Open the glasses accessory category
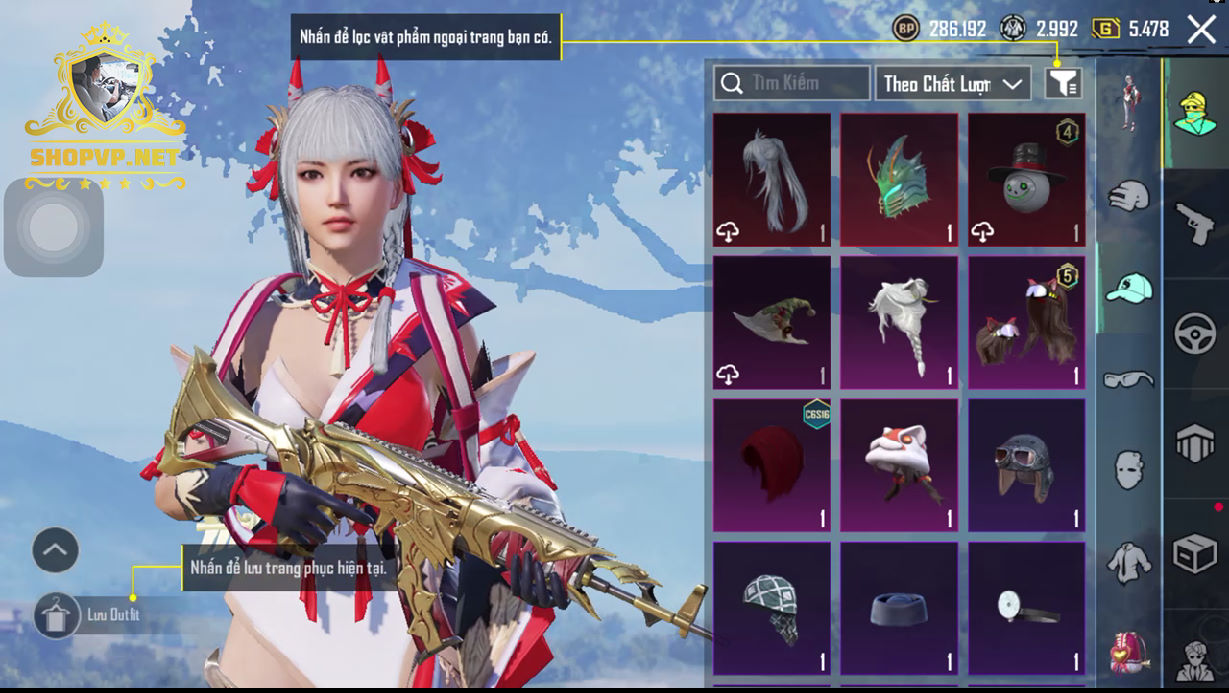The image size is (1229, 693). (x=1129, y=379)
